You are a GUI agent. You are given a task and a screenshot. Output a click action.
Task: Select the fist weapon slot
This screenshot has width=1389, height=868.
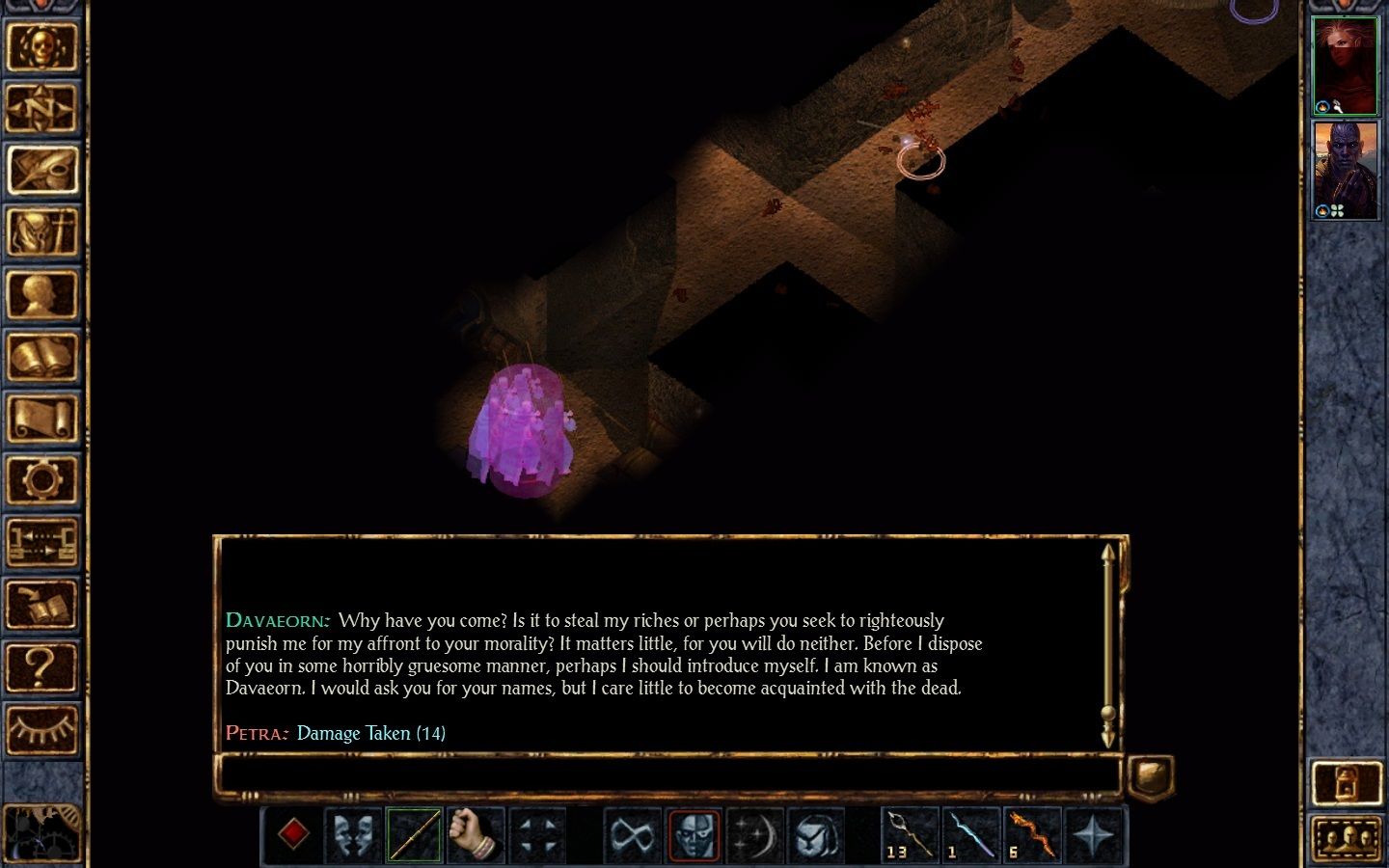click(475, 834)
